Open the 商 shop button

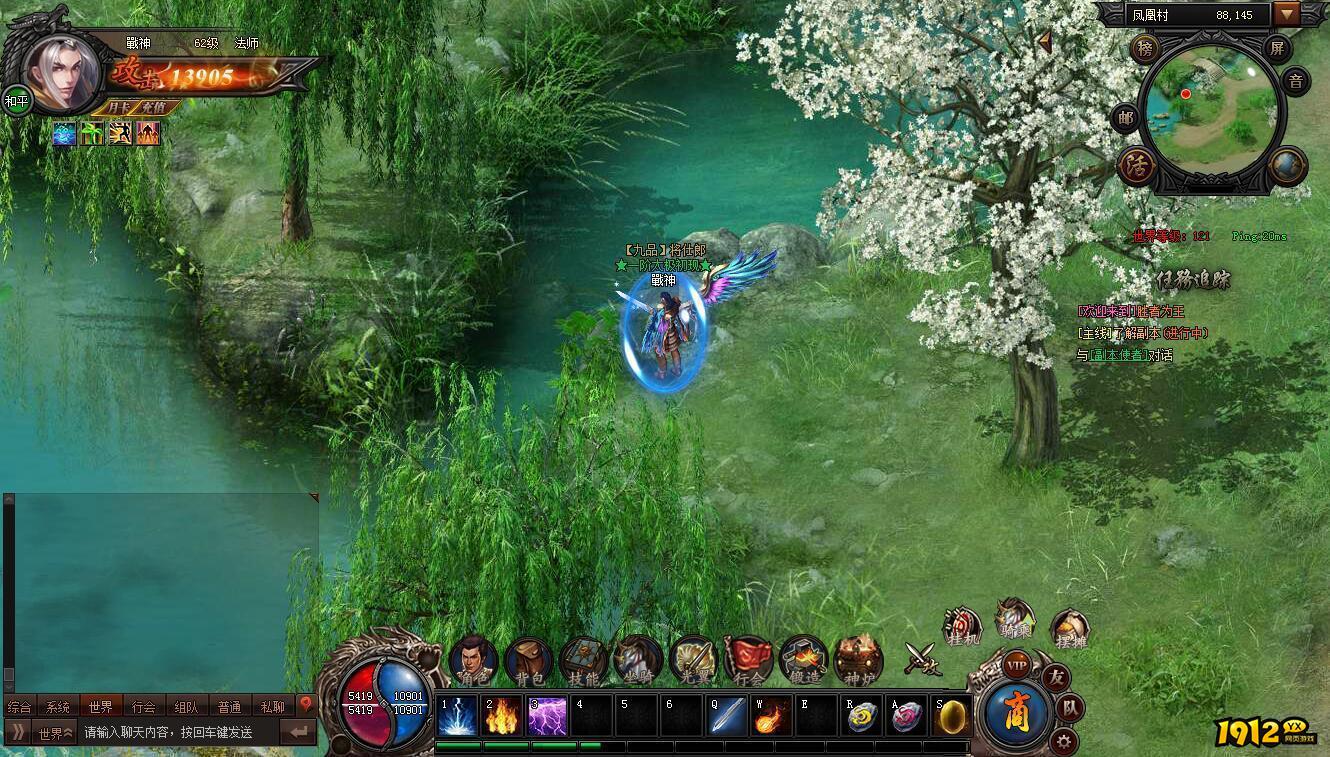click(x=1016, y=713)
